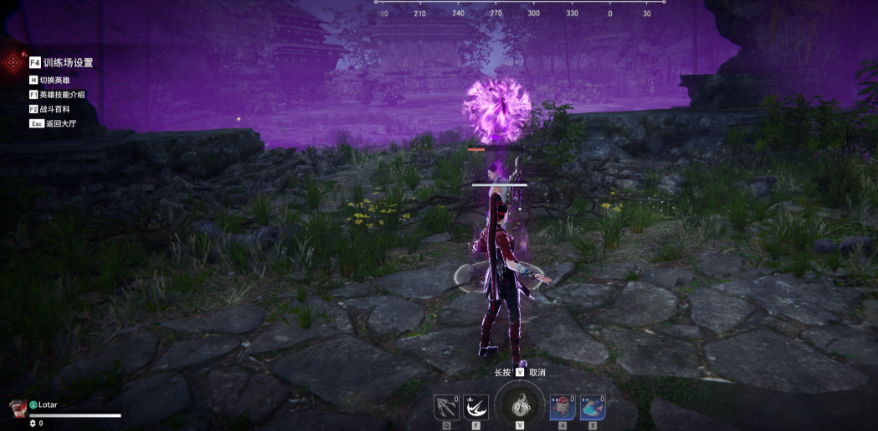This screenshot has height=431, width=878.
Task: Activate the white slash skill icon
Action: (x=475, y=408)
